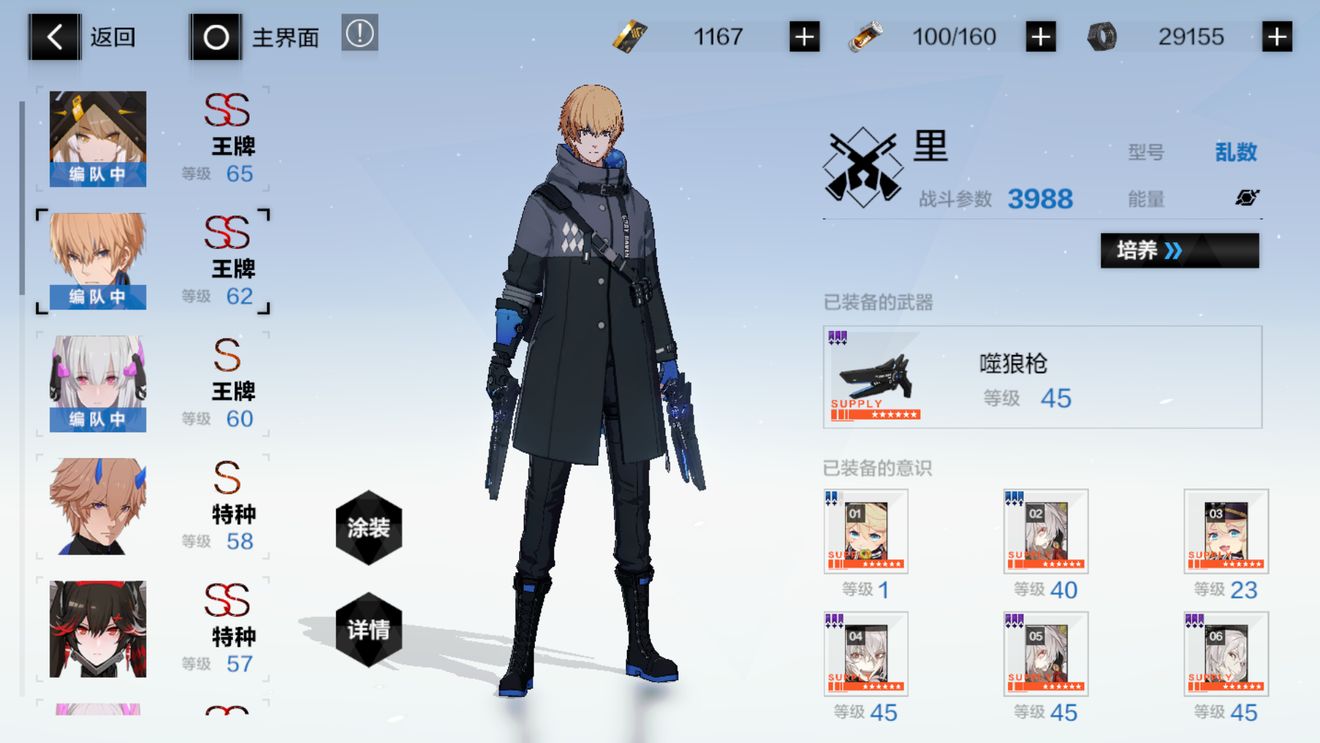The width and height of the screenshot is (1320, 743).
Task: Select the level 60 white-haired character
Action: [x=98, y=383]
